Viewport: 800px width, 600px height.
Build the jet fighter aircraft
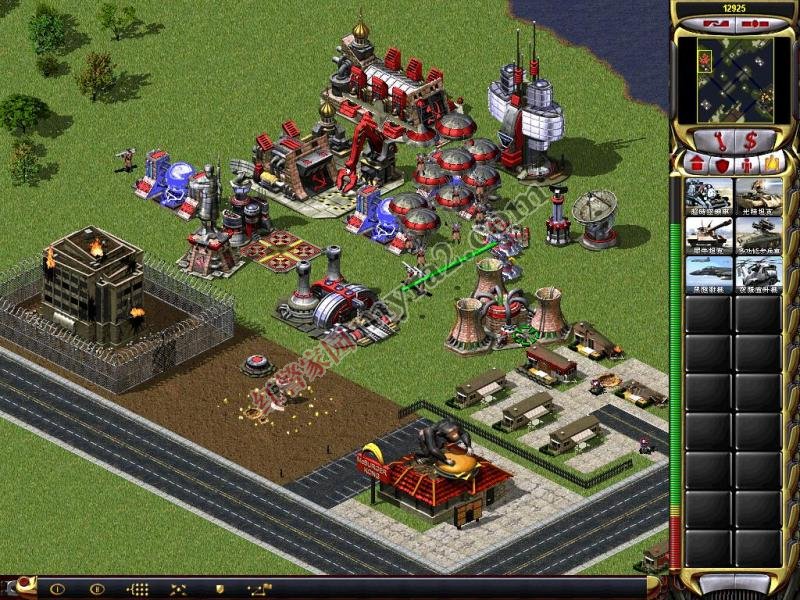pyautogui.click(x=709, y=275)
